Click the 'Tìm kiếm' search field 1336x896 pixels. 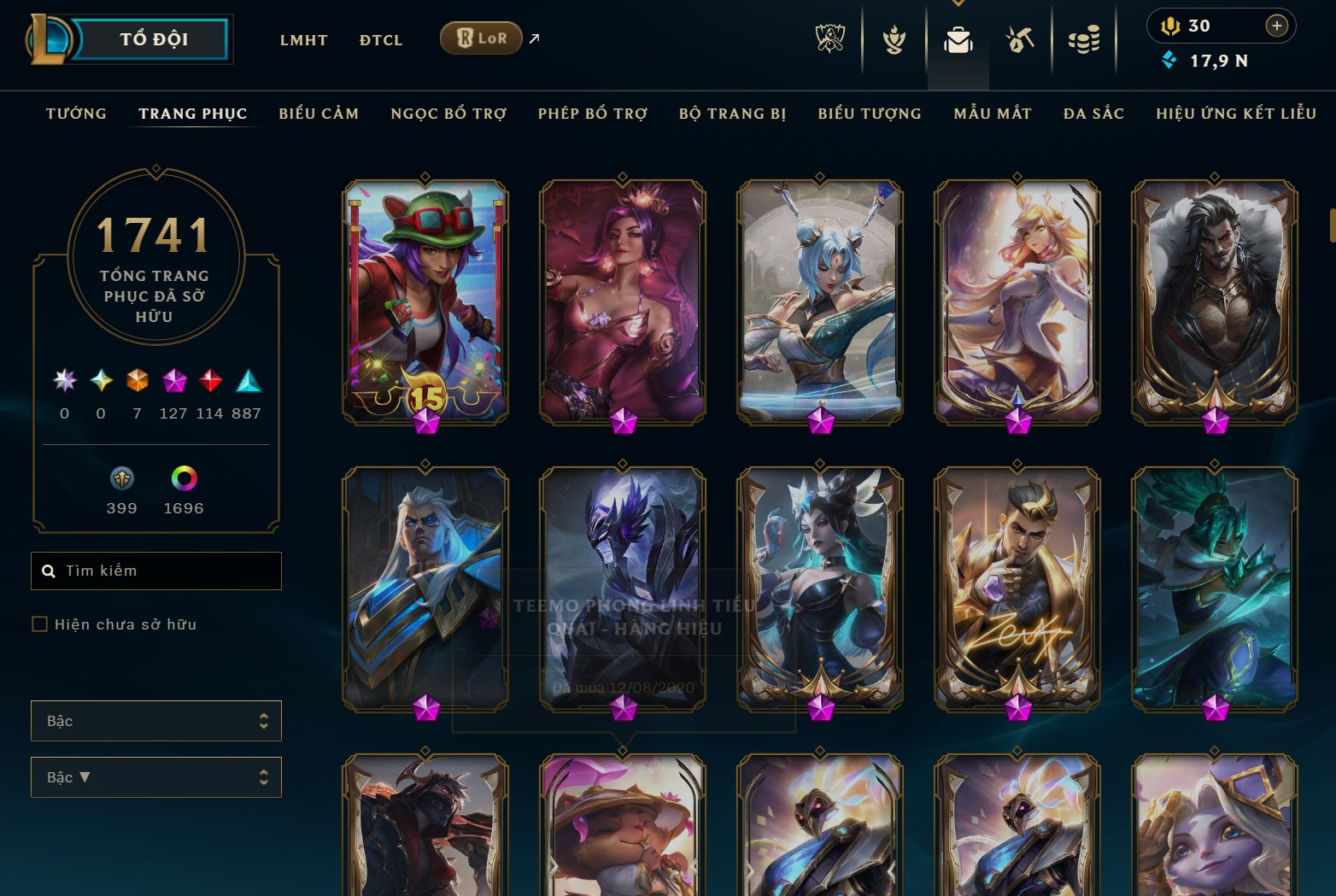pos(156,570)
